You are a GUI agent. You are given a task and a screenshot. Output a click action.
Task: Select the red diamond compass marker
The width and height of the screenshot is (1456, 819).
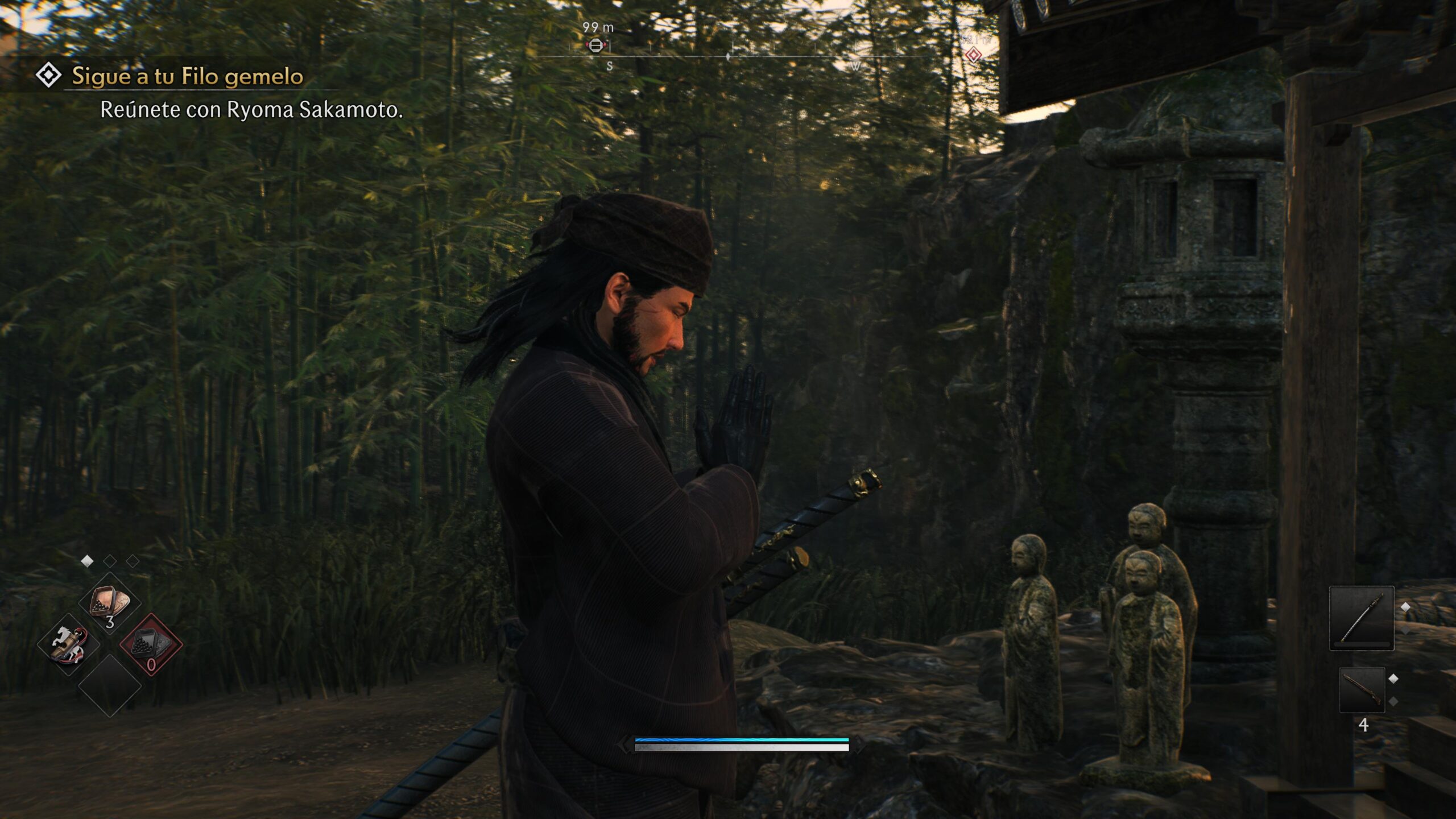(x=973, y=55)
